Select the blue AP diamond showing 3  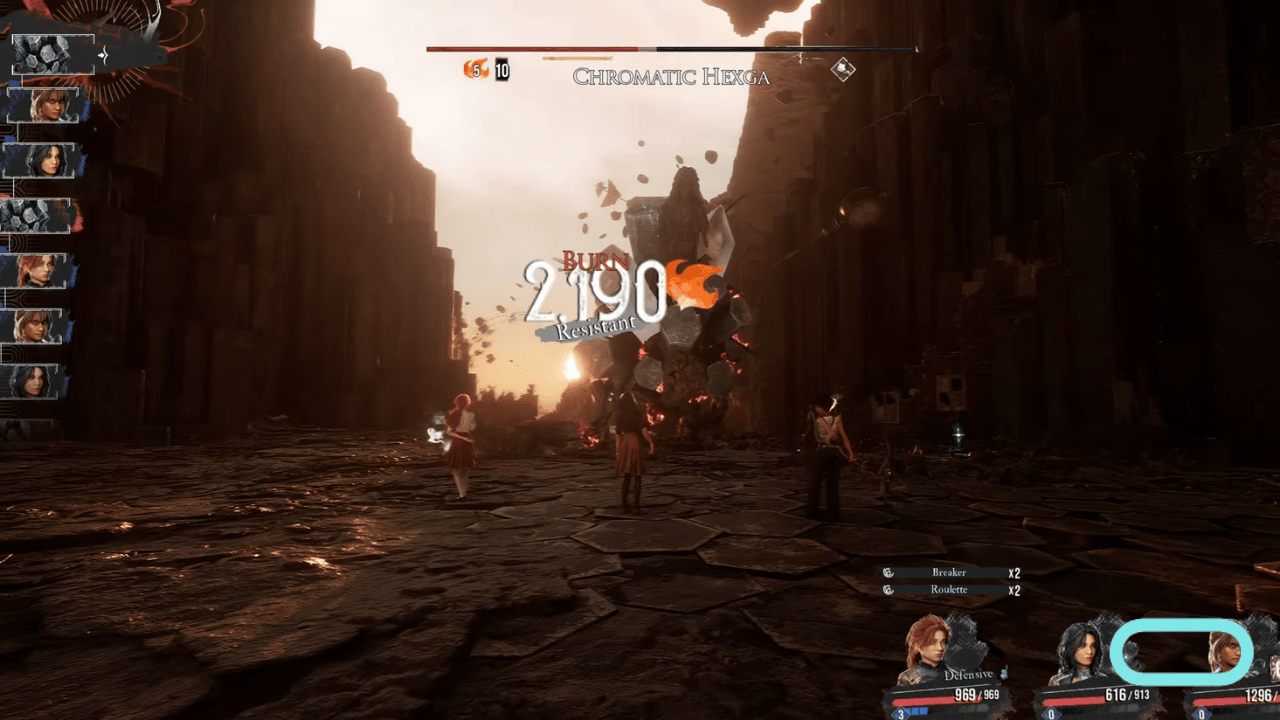903,712
